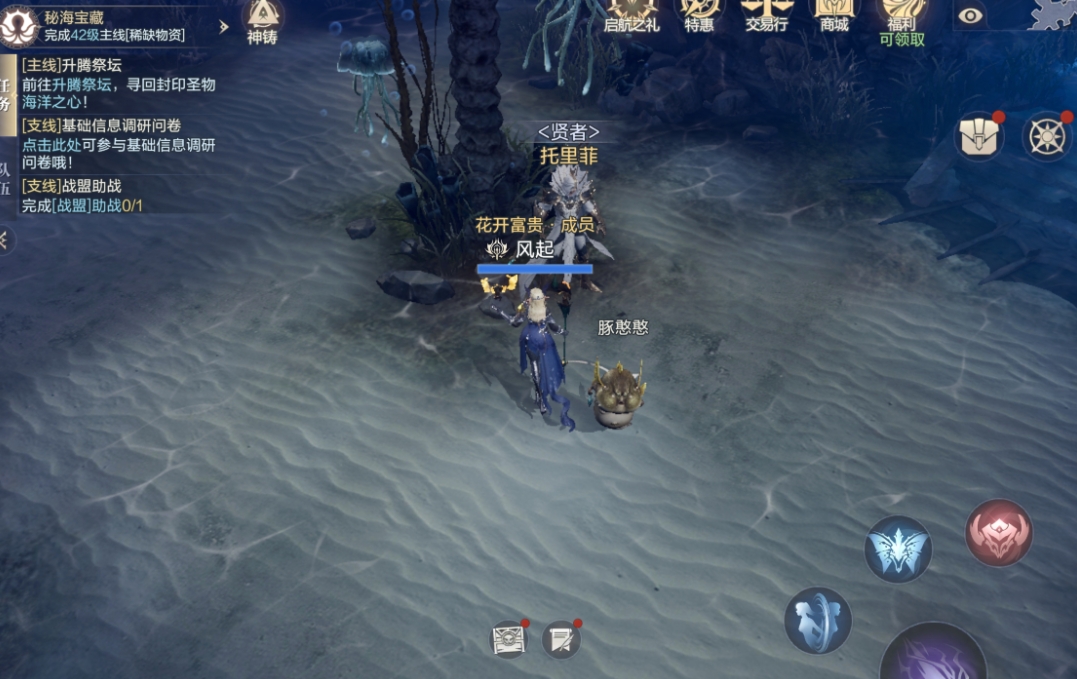Image resolution: width=1077 pixels, height=679 pixels.
Task: Click the round ship-wheel icon
Action: point(1047,136)
